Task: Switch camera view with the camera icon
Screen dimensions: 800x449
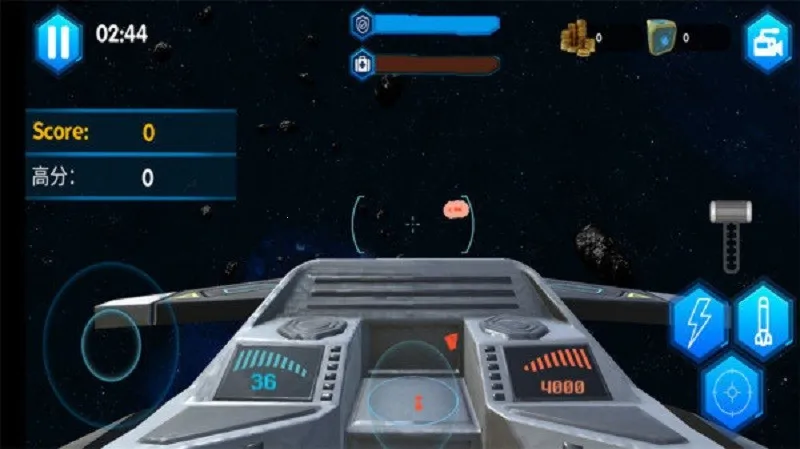Action: (x=767, y=42)
